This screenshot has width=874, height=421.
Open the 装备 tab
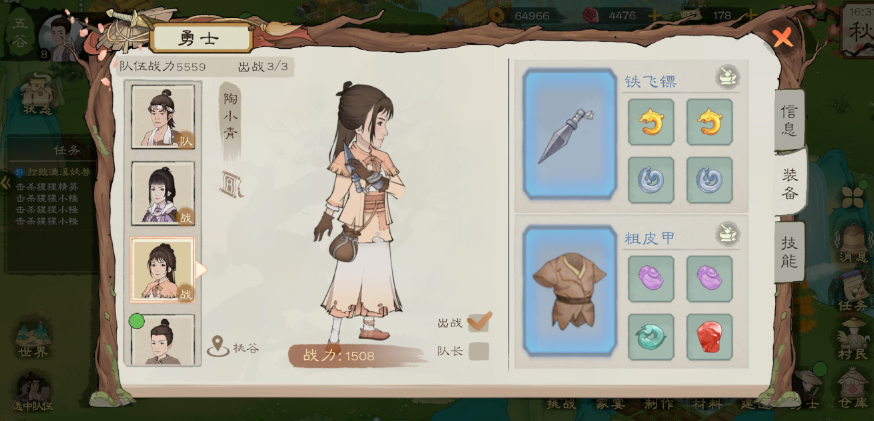tap(789, 183)
